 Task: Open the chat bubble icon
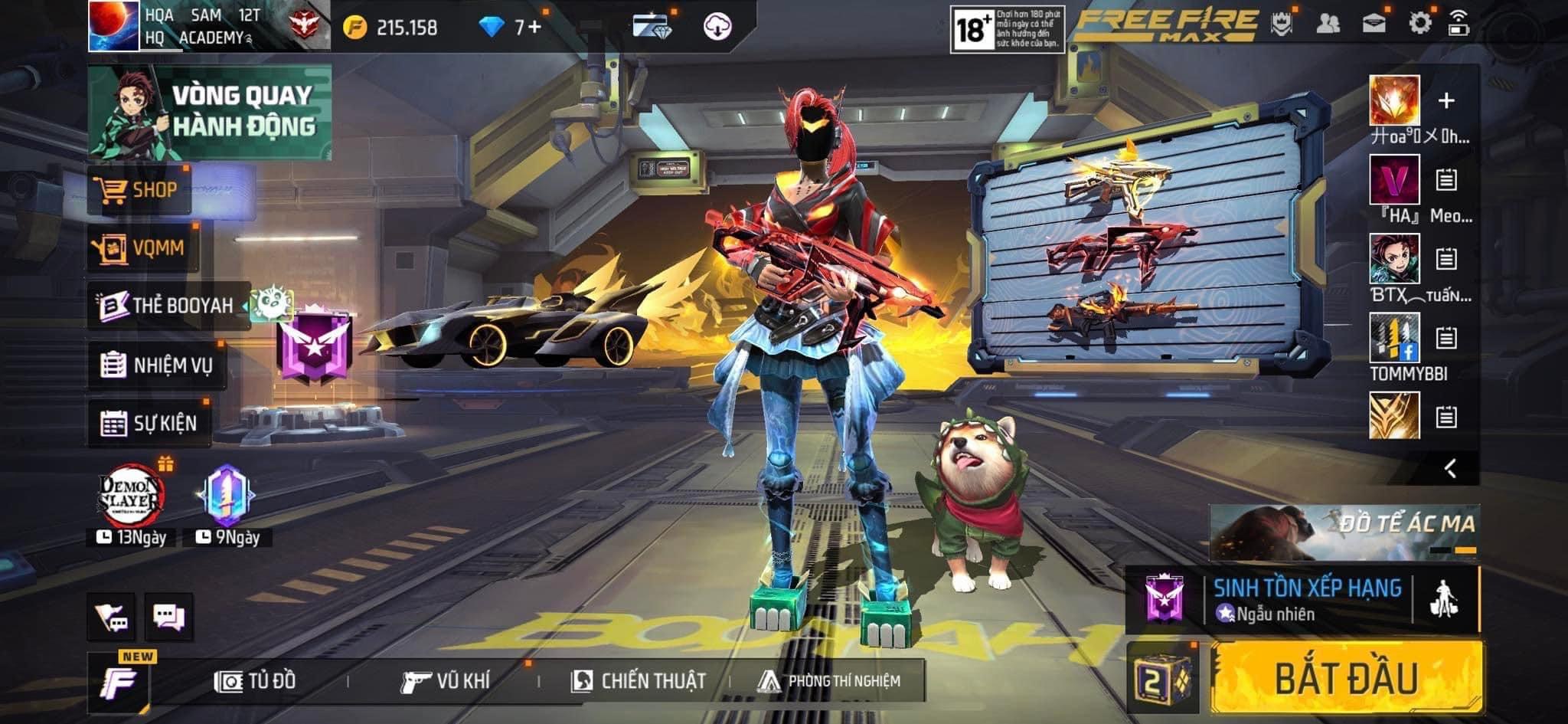pos(168,617)
